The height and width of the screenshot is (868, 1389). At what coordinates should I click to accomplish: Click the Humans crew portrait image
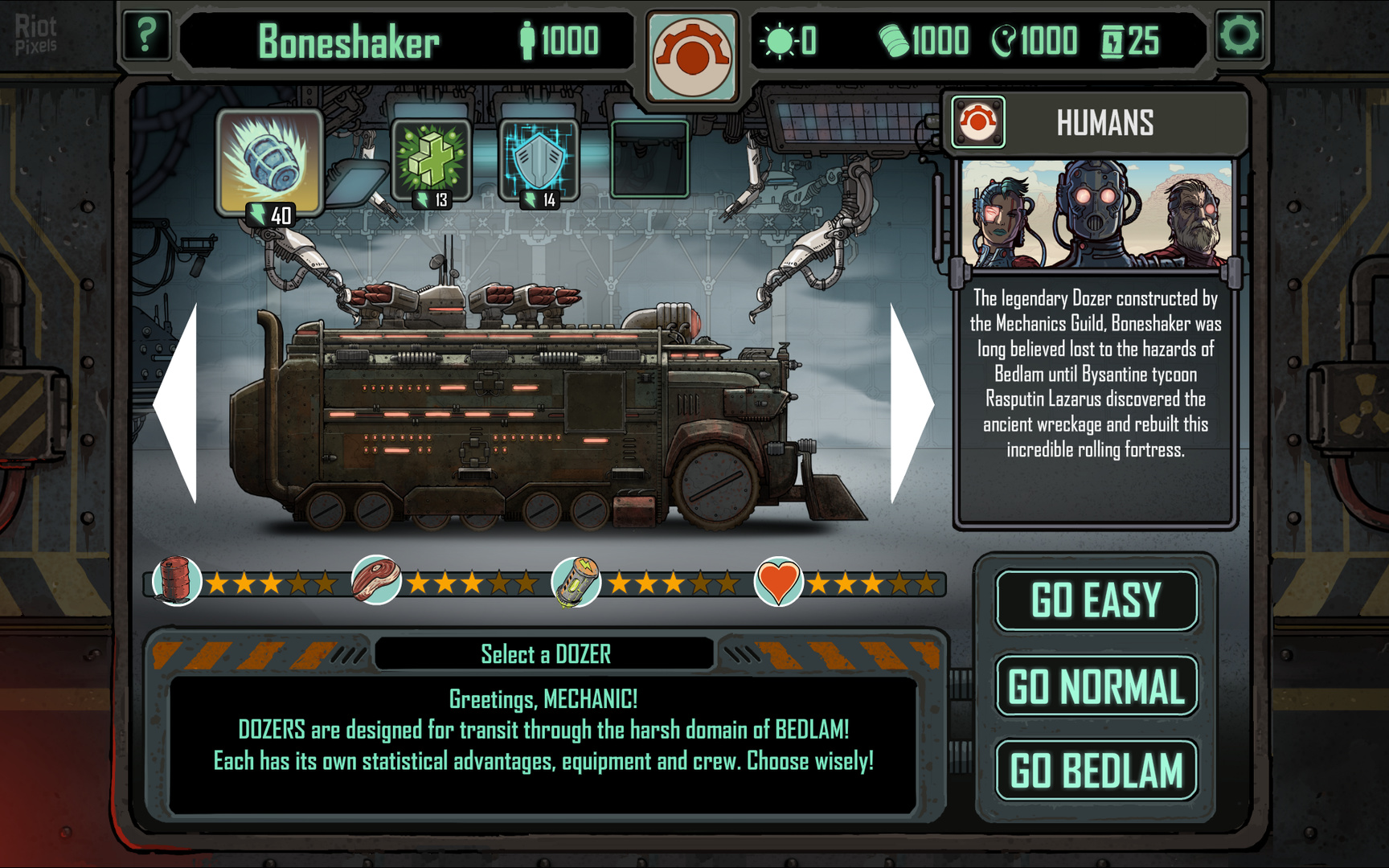tap(1096, 213)
